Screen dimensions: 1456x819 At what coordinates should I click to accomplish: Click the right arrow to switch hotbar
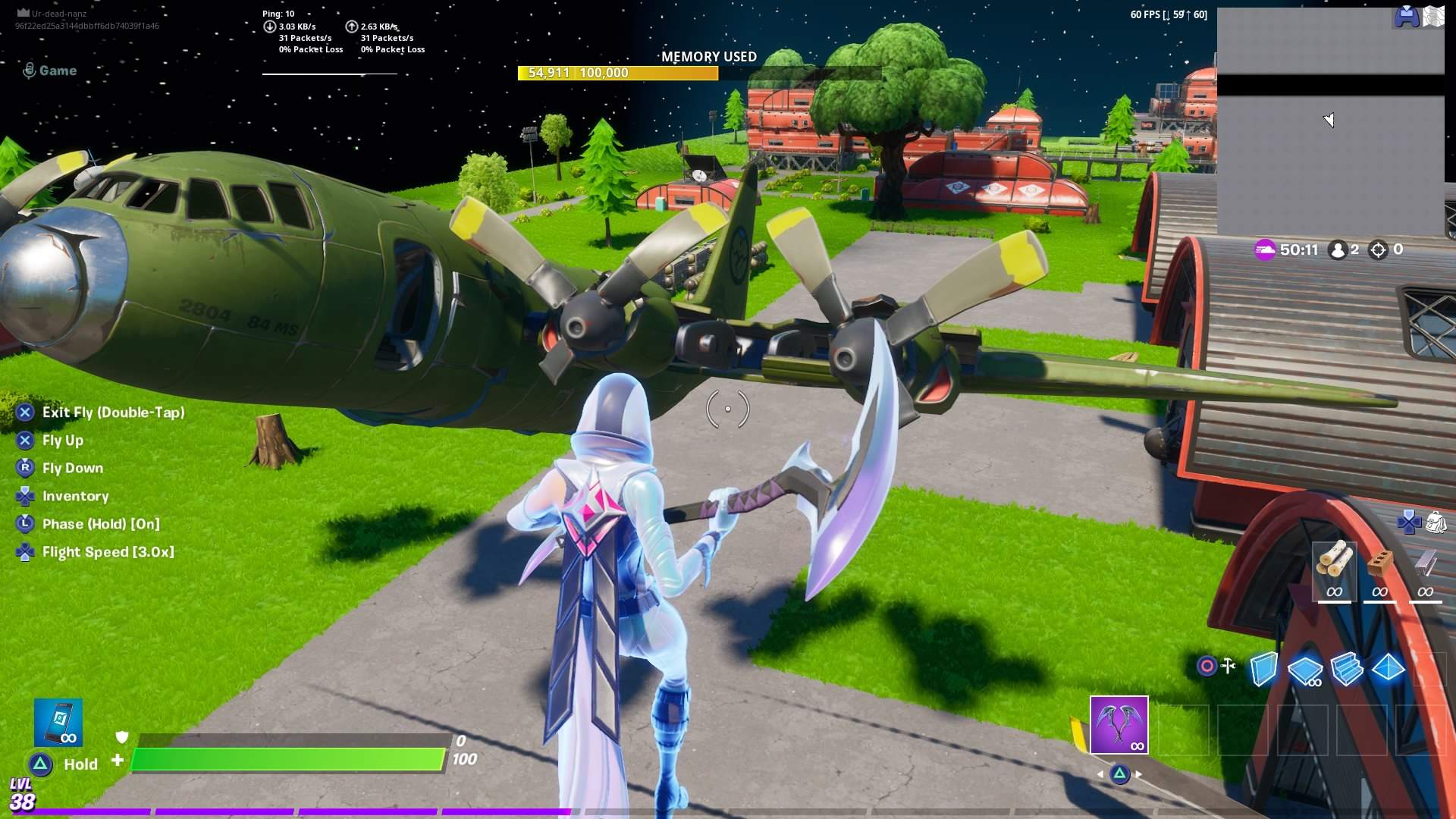pos(1138,774)
